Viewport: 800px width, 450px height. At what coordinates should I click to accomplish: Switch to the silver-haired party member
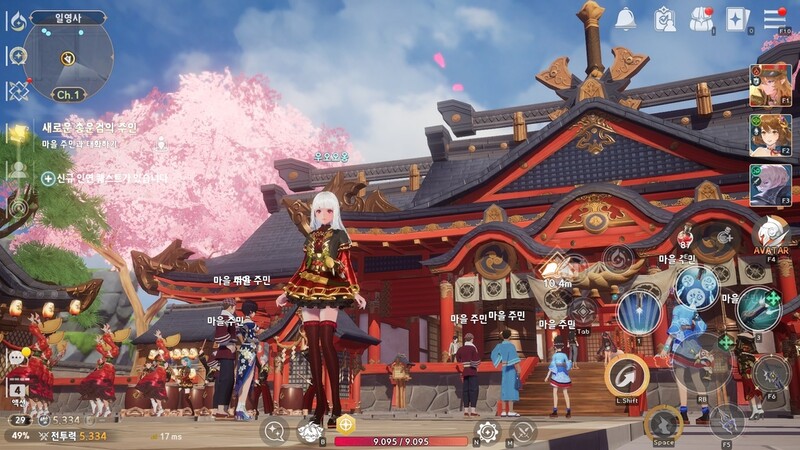point(770,184)
